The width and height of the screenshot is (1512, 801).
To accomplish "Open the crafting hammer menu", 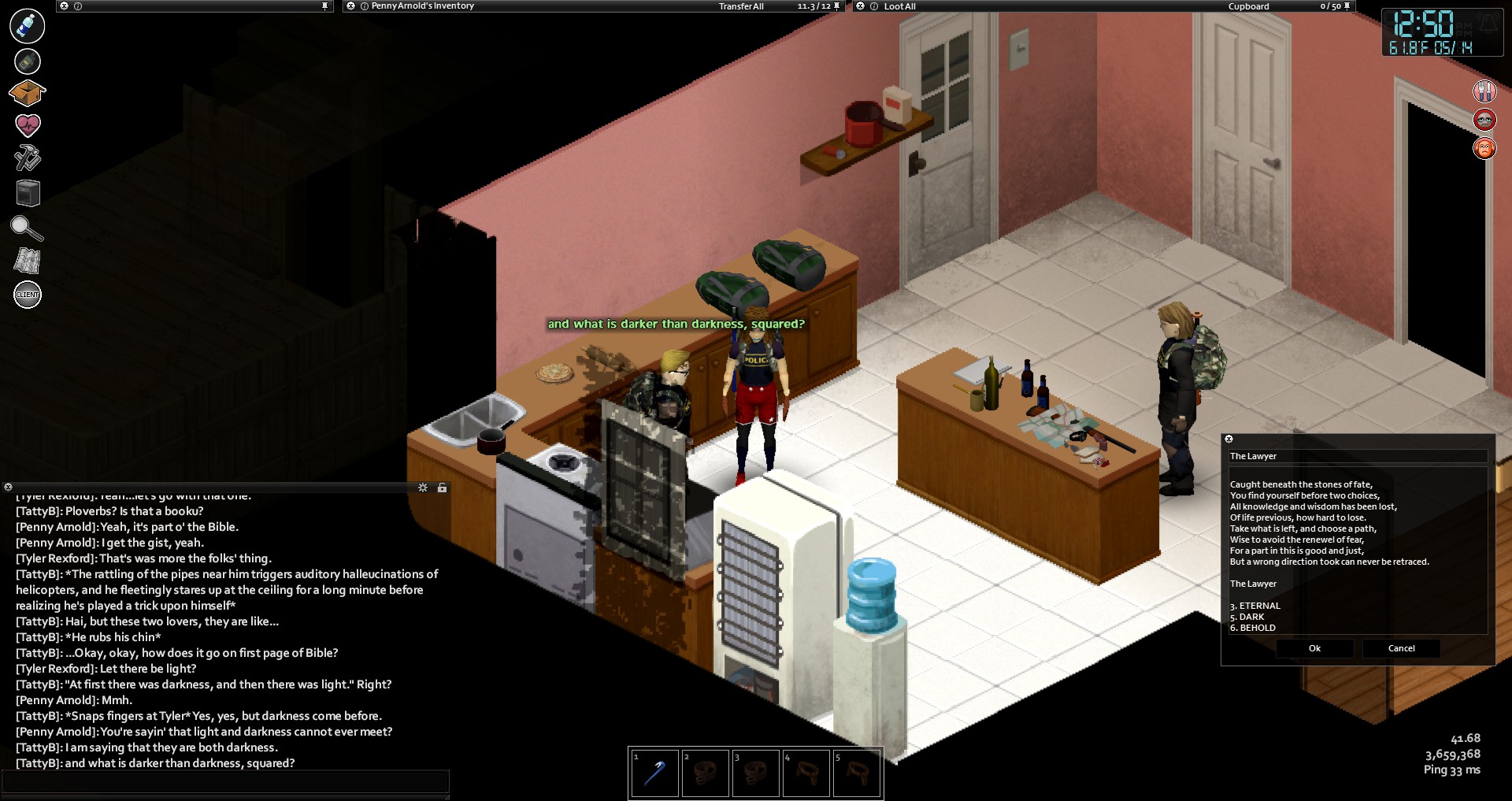I will click(28, 158).
